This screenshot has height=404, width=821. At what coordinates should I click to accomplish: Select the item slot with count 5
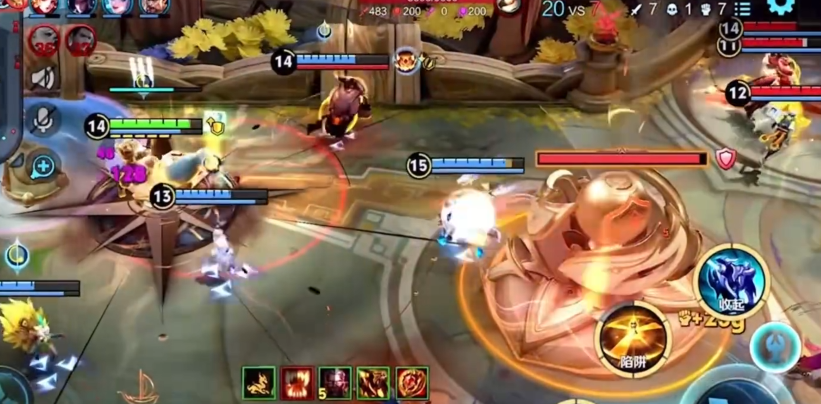[335, 383]
